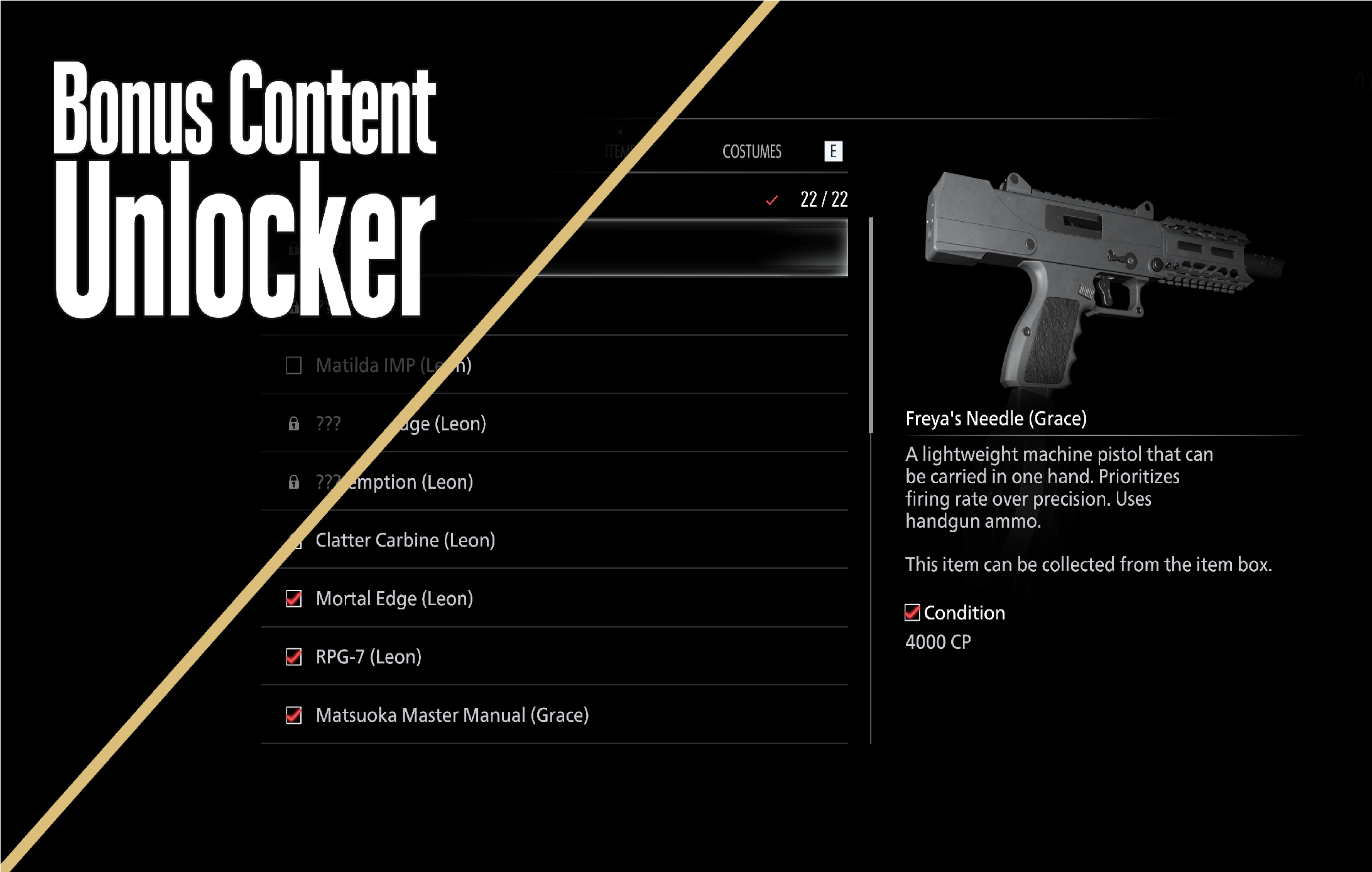Select the Matilda IMP (Leon) entry
Image resolution: width=1372 pixels, height=872 pixels.
pyautogui.click(x=393, y=365)
